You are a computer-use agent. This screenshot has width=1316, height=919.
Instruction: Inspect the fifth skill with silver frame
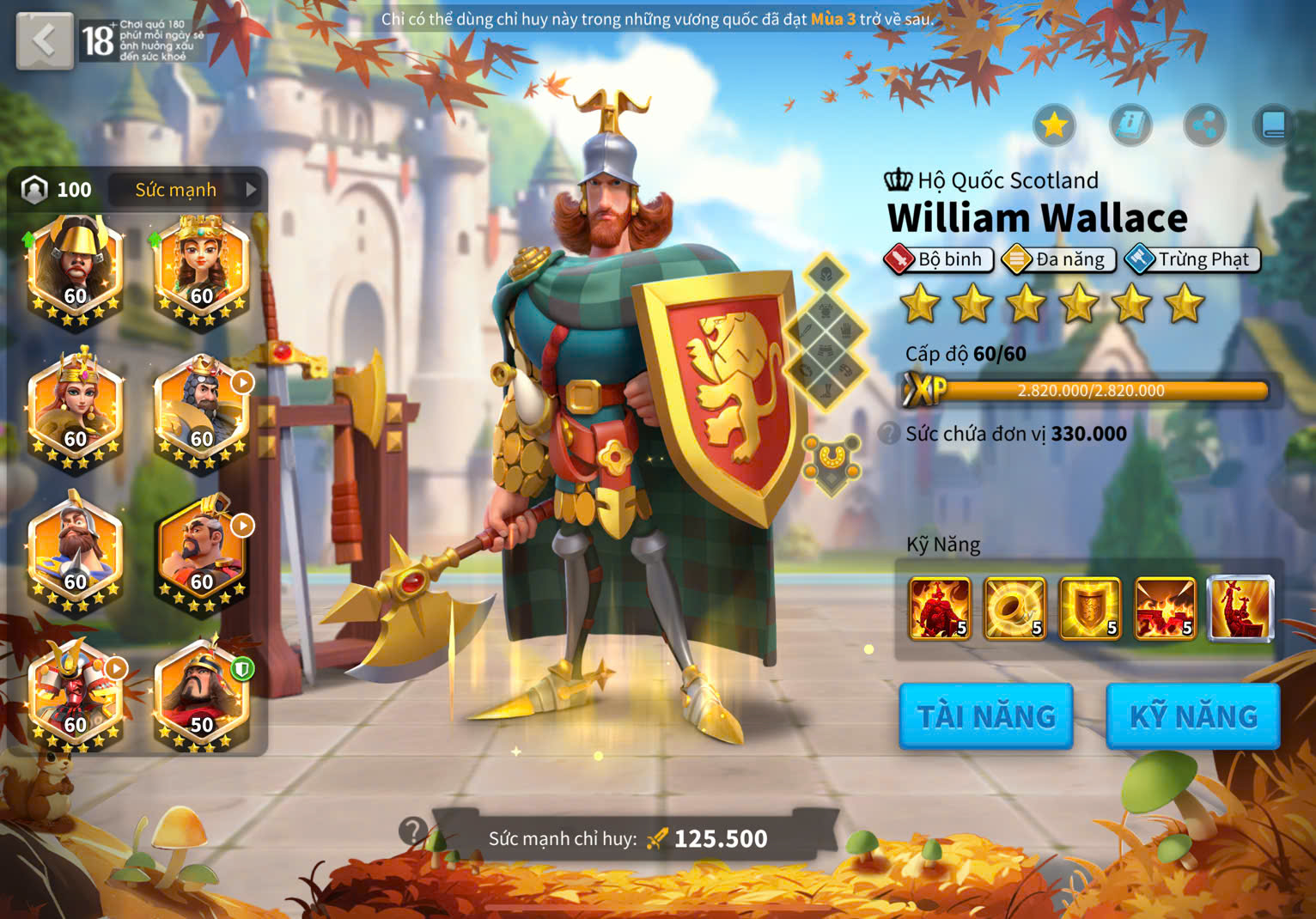1240,609
